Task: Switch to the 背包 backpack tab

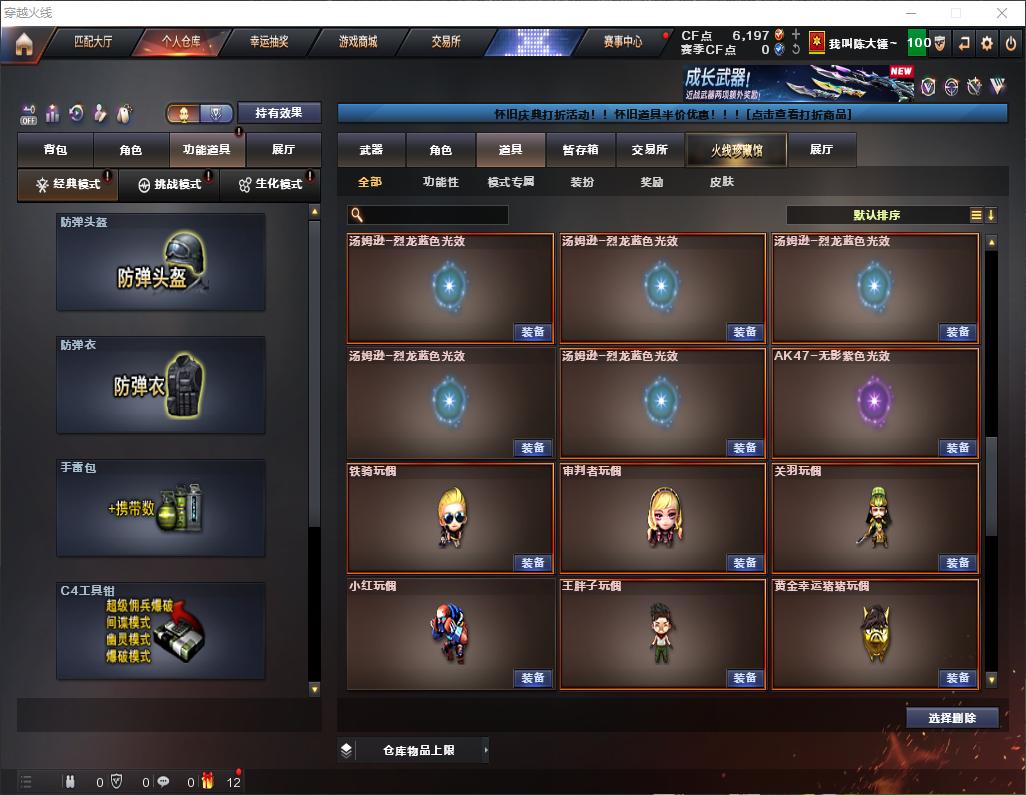Action: 55,150
